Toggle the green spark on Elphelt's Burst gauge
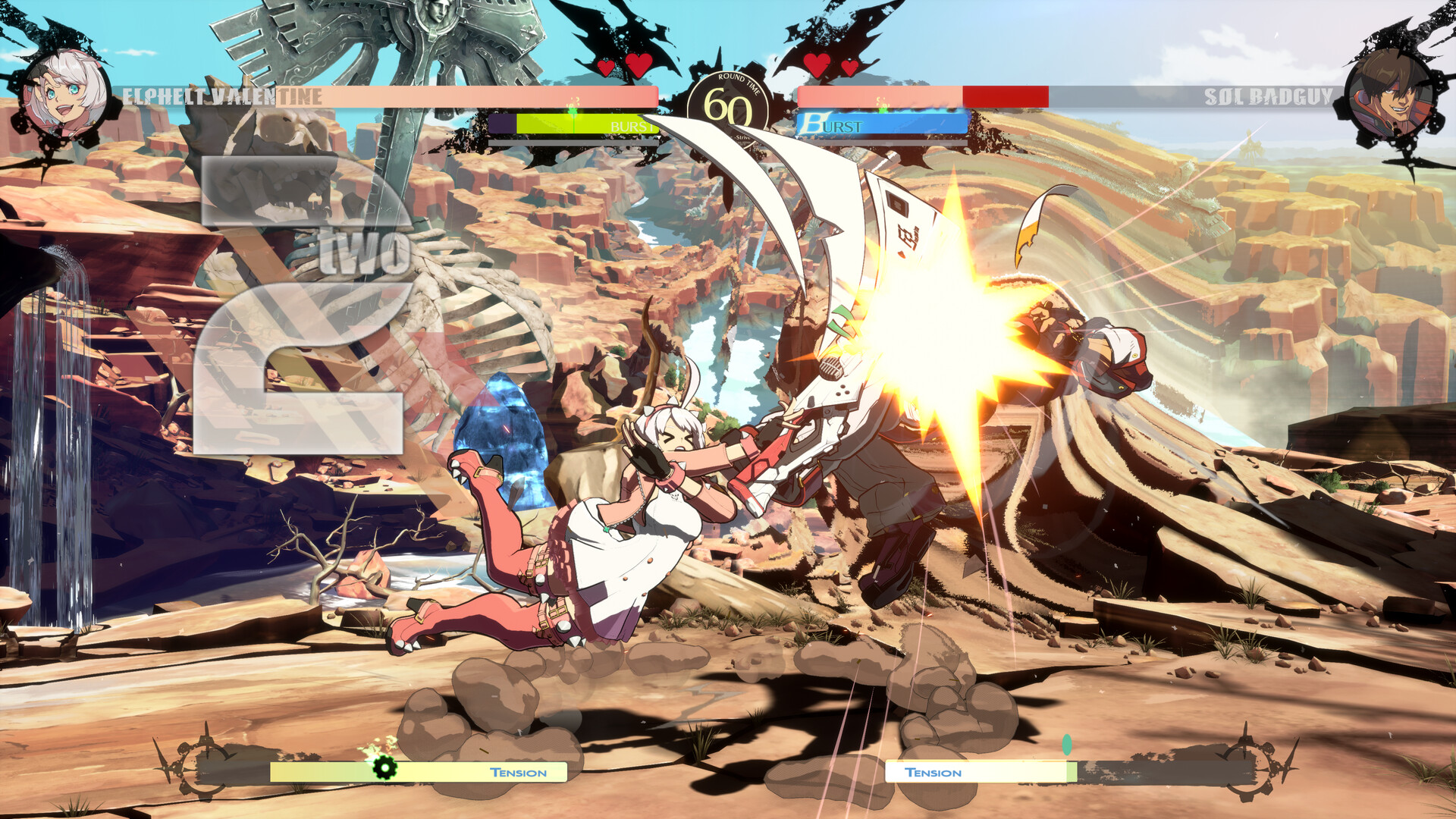Image resolution: width=1456 pixels, height=819 pixels. click(x=574, y=112)
